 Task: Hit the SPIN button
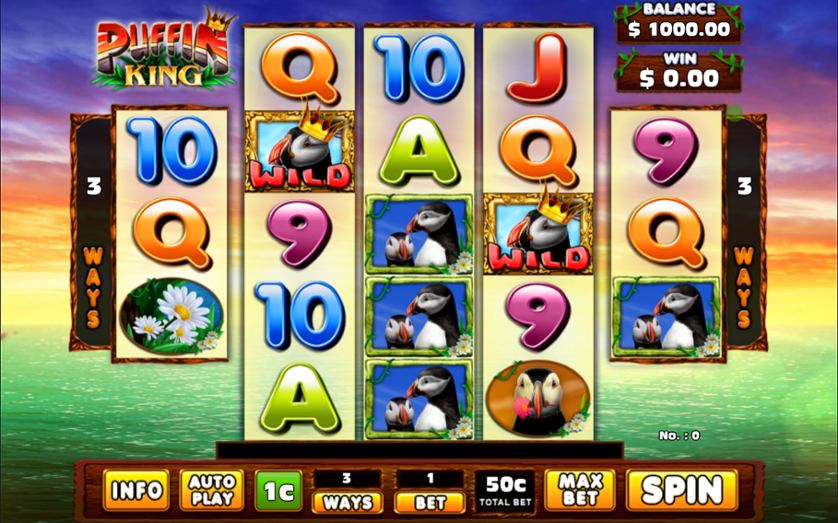click(681, 490)
